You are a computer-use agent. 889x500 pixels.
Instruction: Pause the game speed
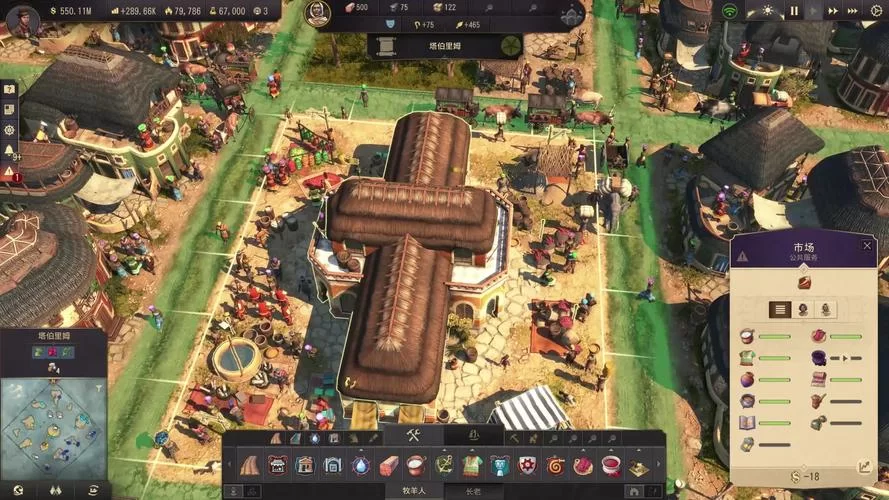pyautogui.click(x=795, y=11)
